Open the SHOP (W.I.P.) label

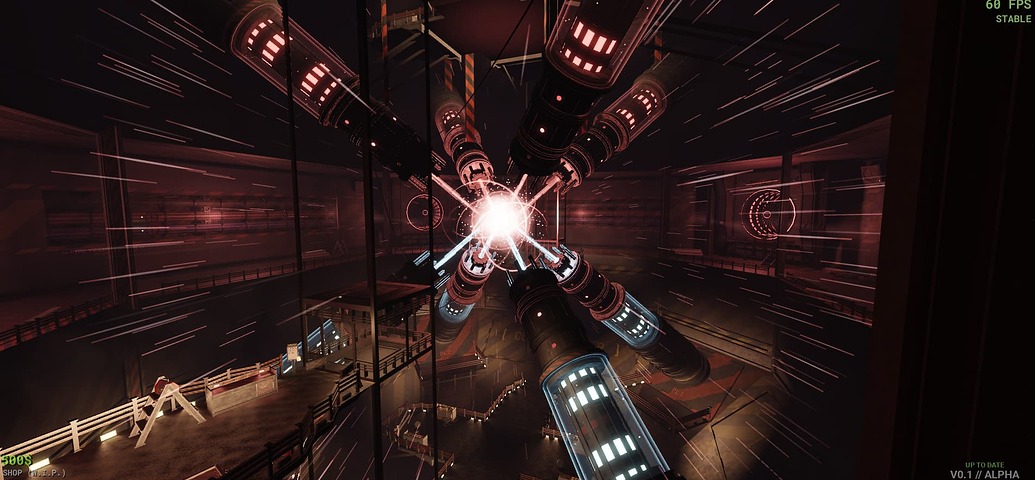tap(33, 472)
